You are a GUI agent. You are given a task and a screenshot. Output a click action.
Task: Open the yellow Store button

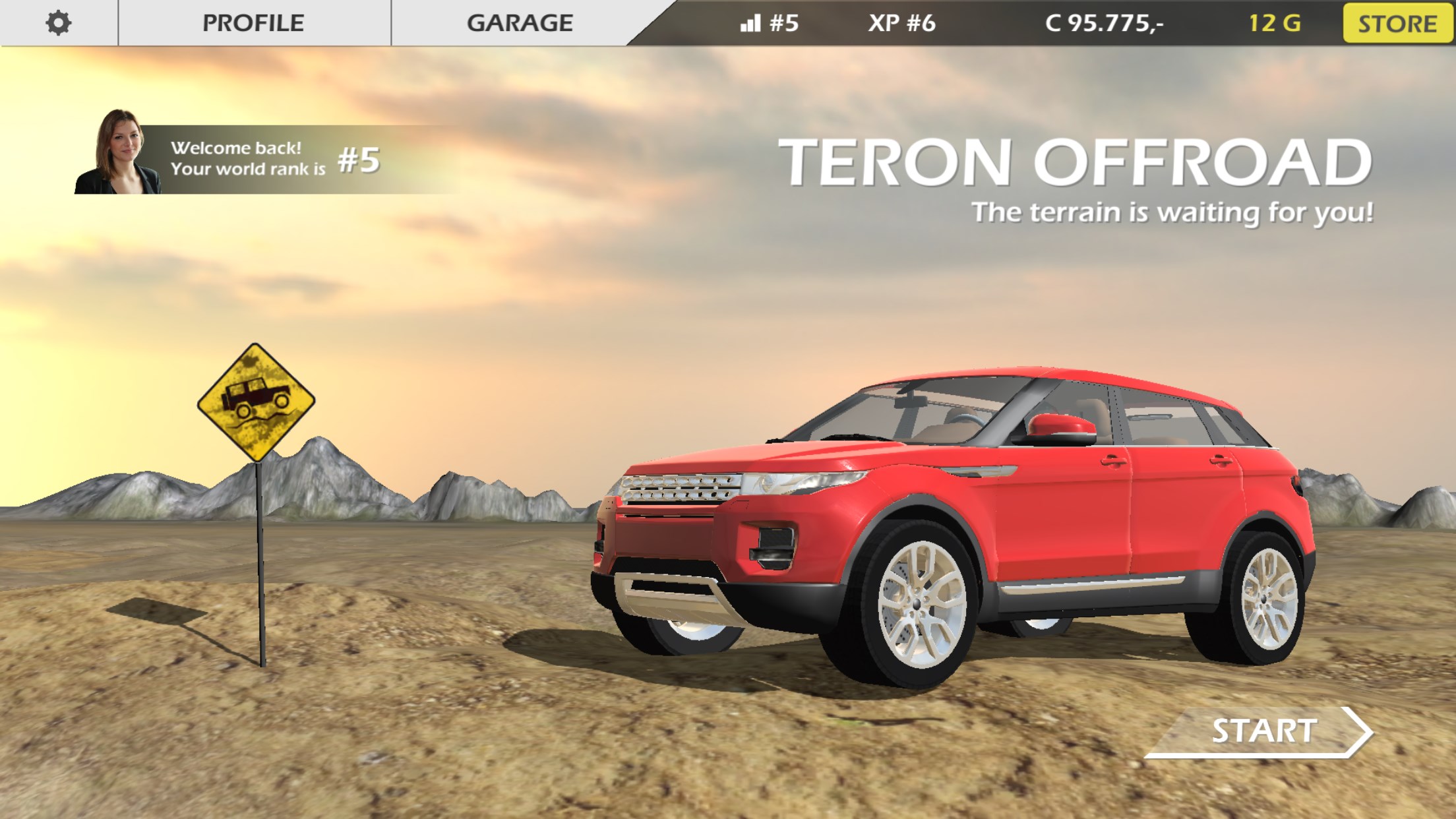(1397, 24)
